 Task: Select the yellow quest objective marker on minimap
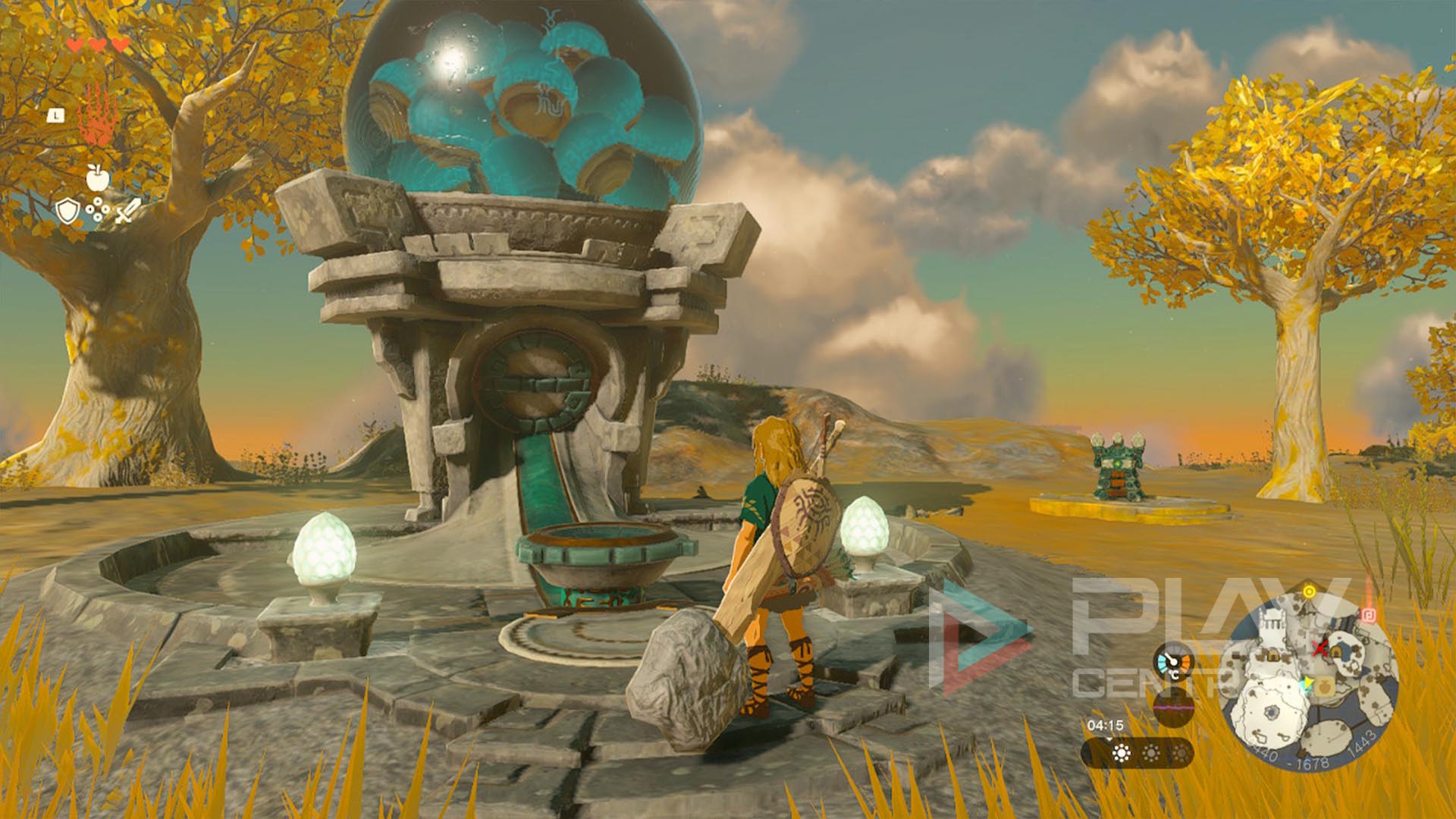point(1309,591)
